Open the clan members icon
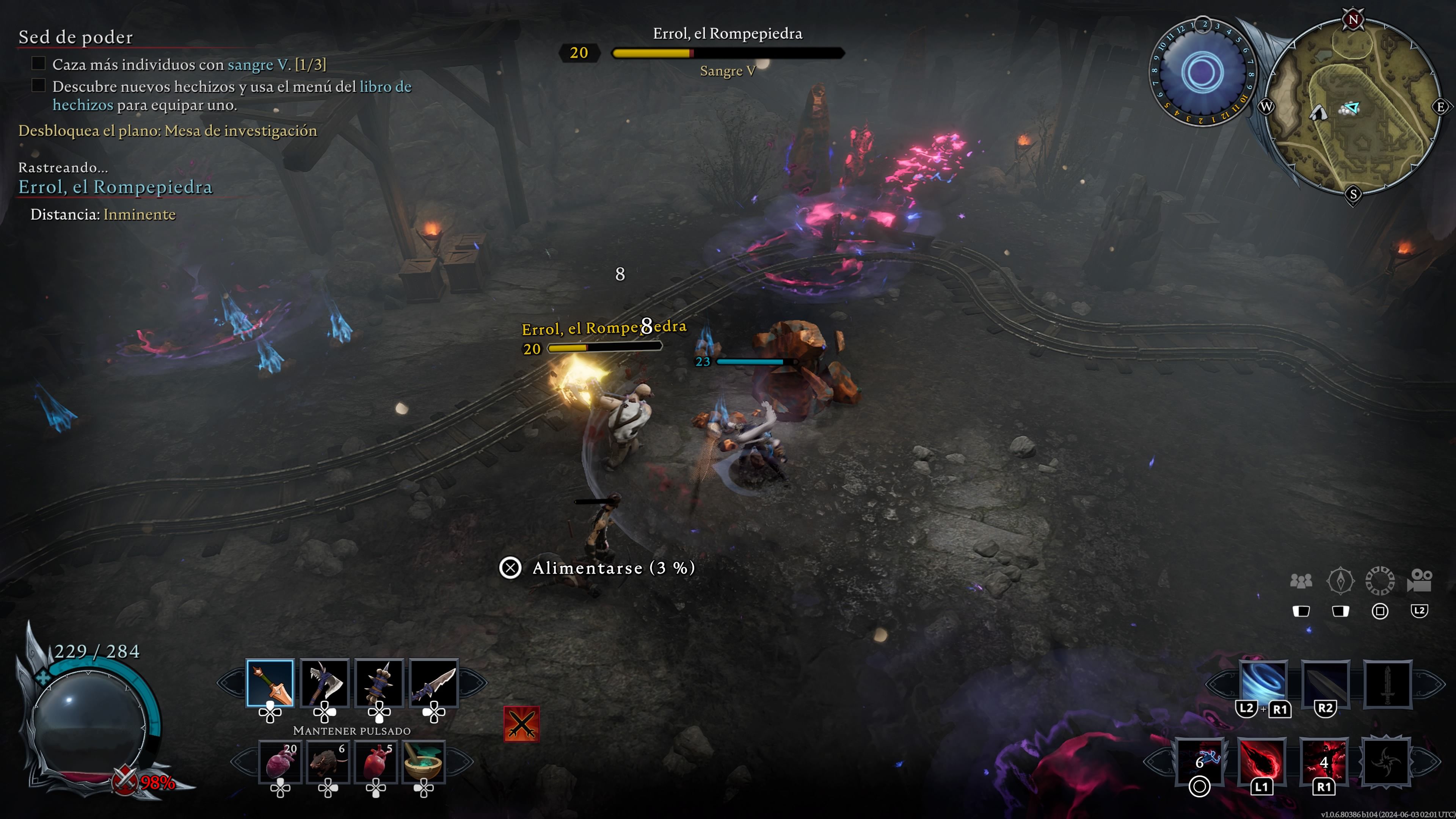The image size is (1456, 819). (x=1301, y=581)
